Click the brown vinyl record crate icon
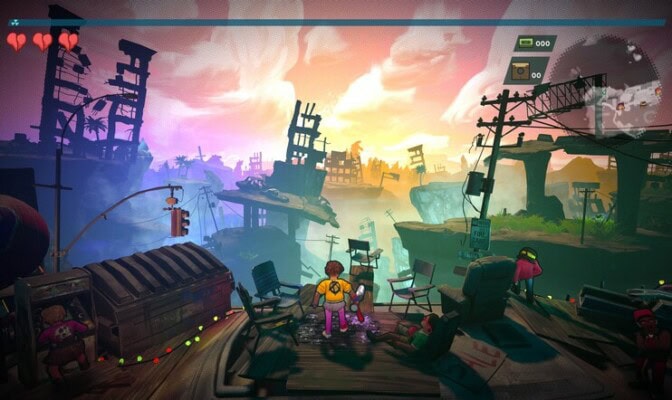 [522, 70]
